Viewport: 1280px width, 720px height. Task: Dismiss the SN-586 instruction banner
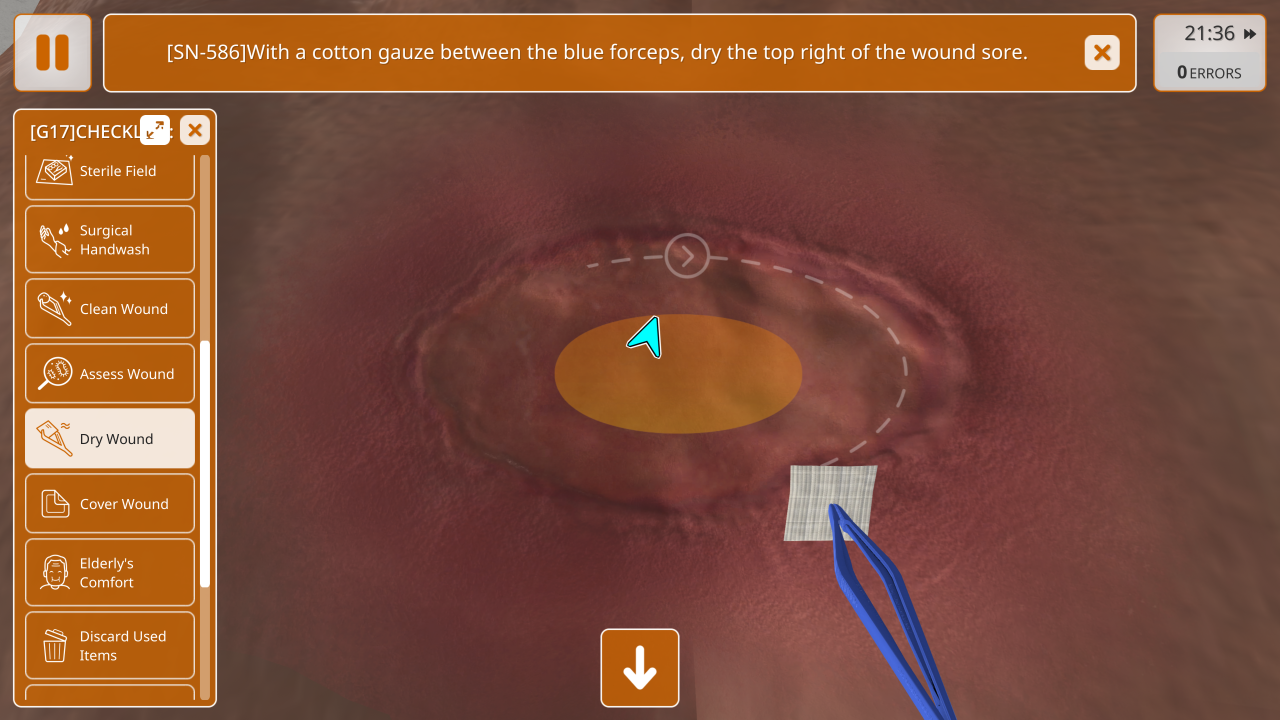(1102, 53)
